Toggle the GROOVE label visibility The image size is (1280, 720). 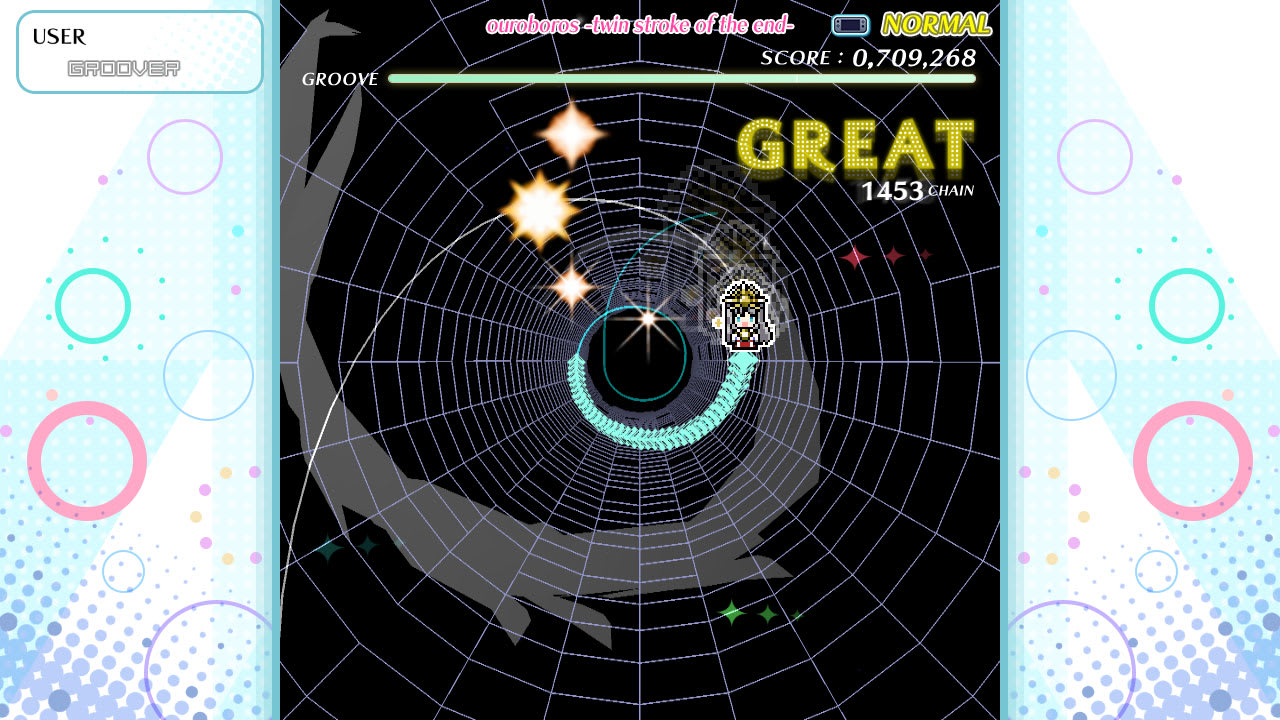(338, 78)
